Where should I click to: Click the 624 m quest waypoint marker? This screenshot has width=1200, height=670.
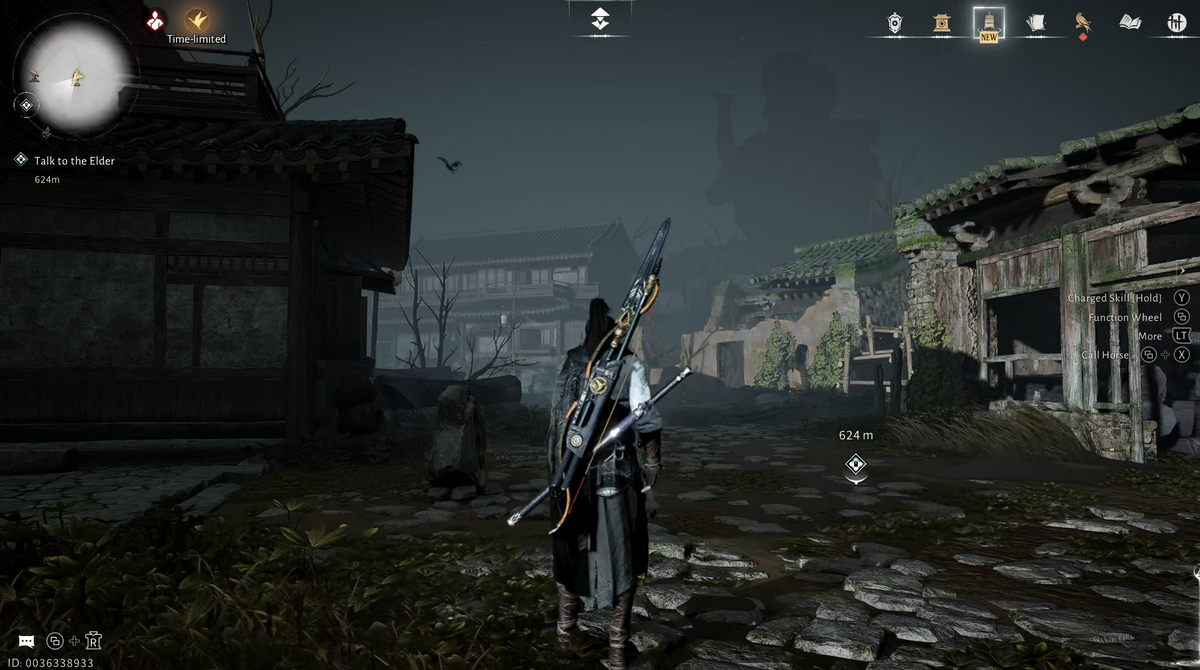coord(855,464)
